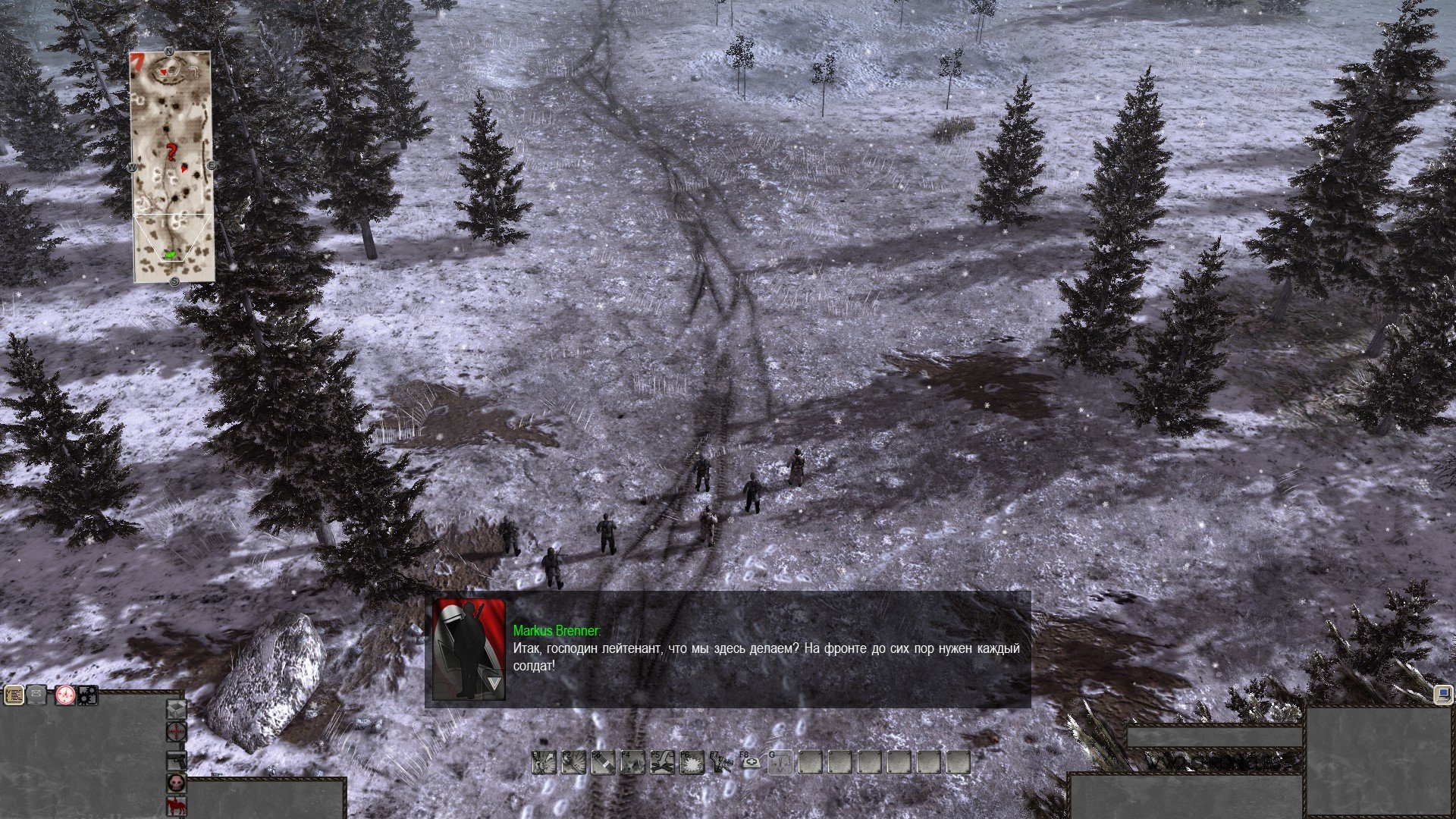Open the blue computer monitor menu icon
This screenshot has height=819, width=1456.
pyautogui.click(x=1444, y=695)
